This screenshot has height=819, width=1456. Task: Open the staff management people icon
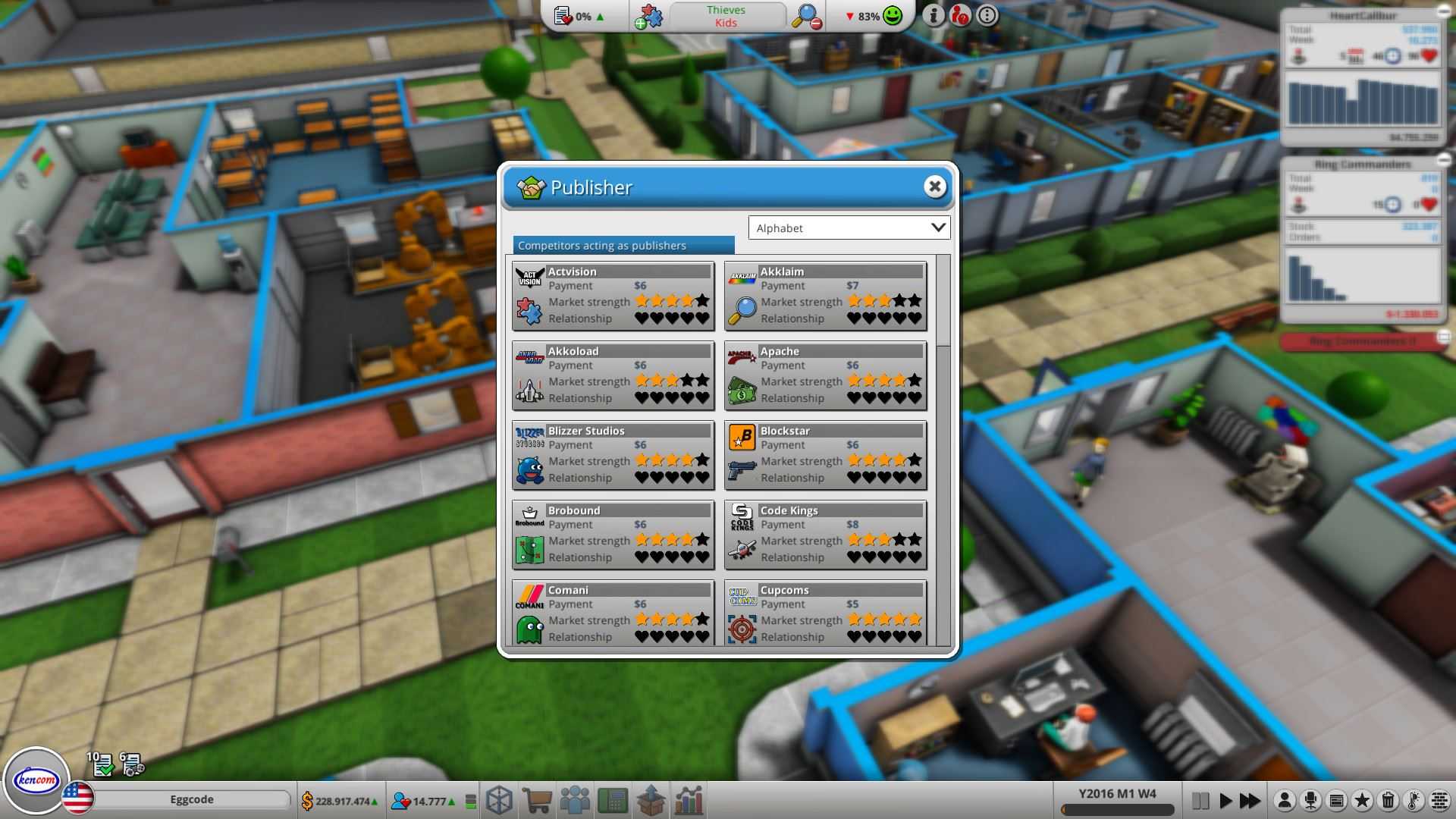[576, 800]
